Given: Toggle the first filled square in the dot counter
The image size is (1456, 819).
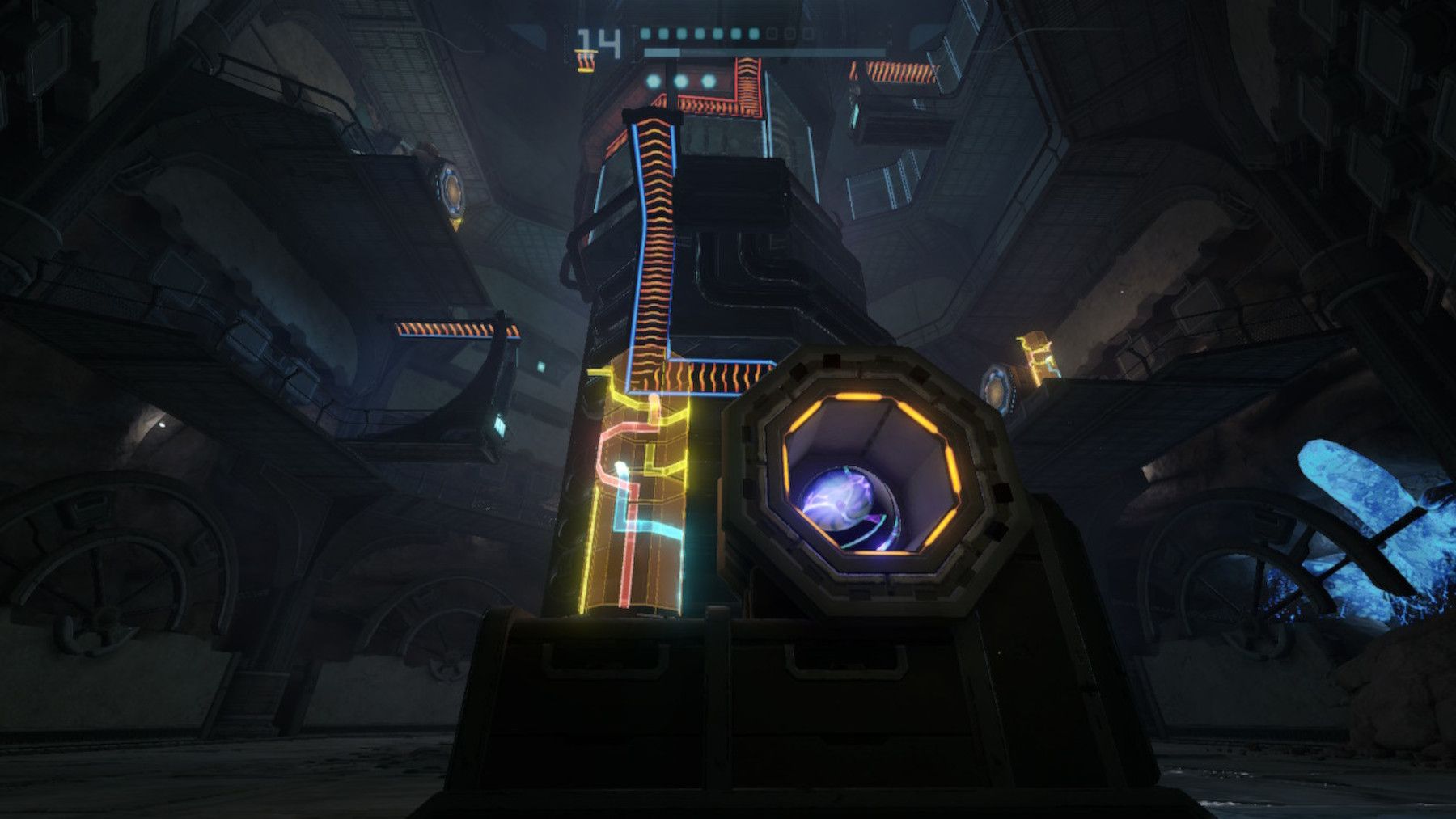Looking at the screenshot, I should (x=645, y=35).
